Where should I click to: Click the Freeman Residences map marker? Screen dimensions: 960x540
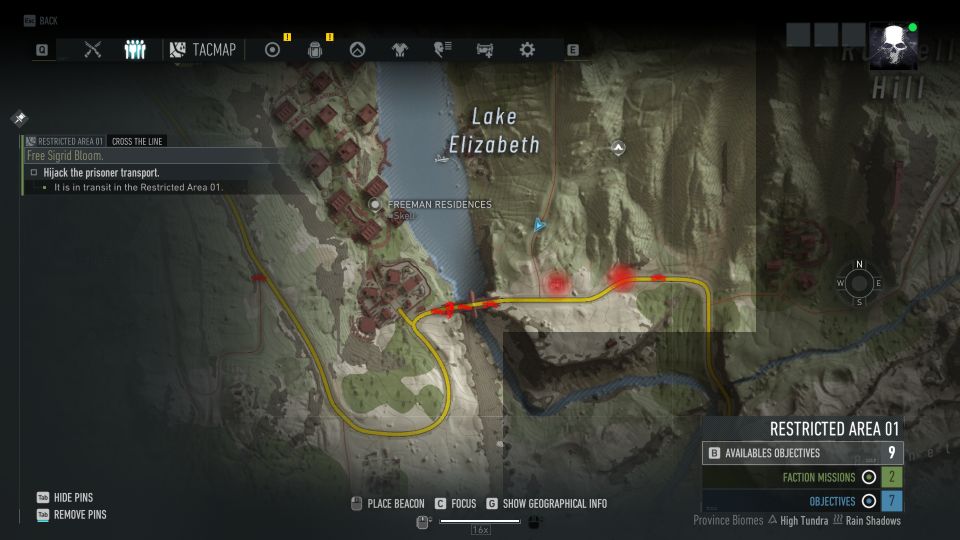click(x=376, y=204)
